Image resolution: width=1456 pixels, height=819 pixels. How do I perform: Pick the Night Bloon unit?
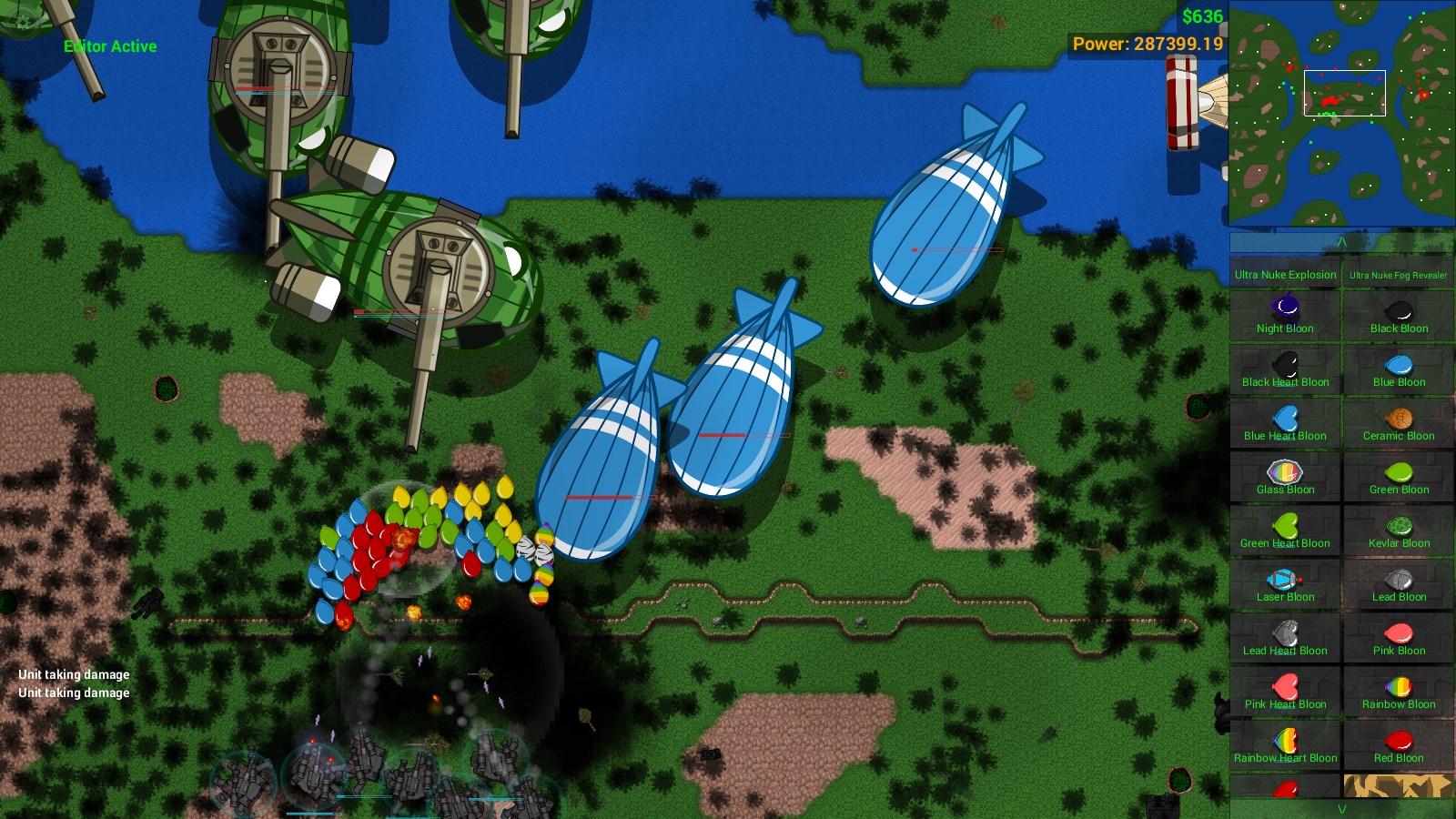tap(1285, 315)
